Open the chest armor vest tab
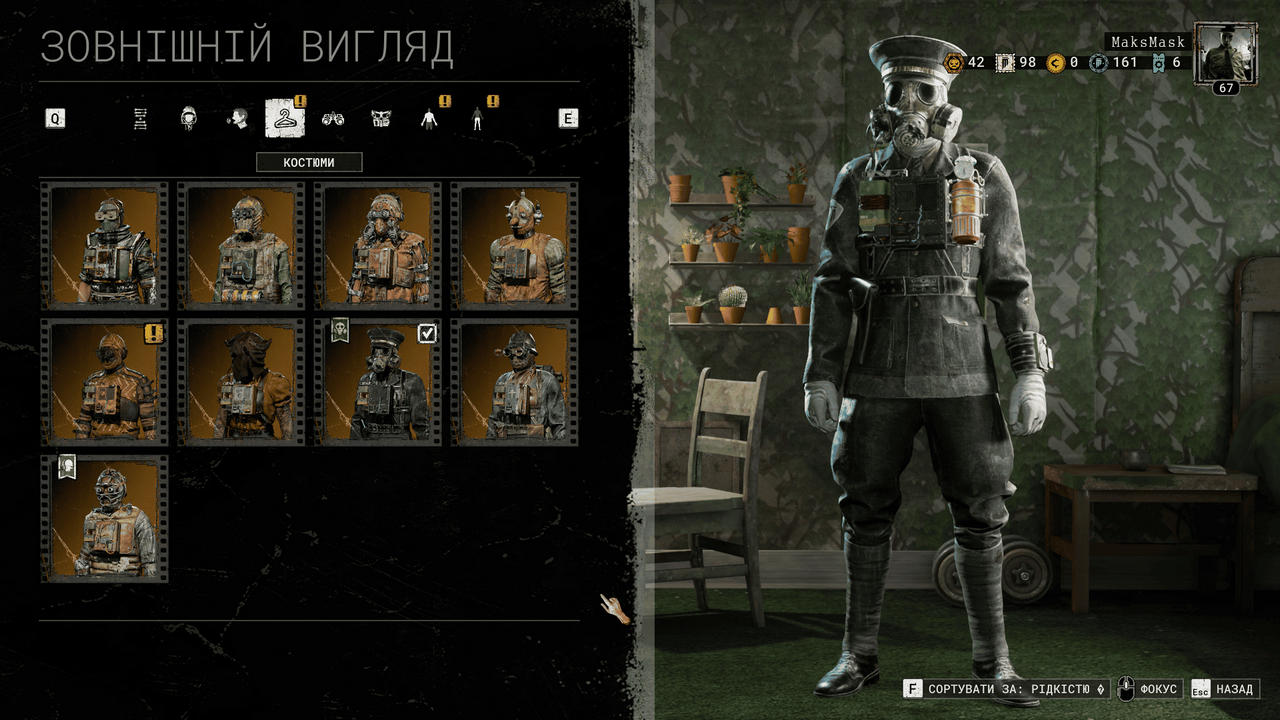Image resolution: width=1280 pixels, height=720 pixels. (381, 119)
